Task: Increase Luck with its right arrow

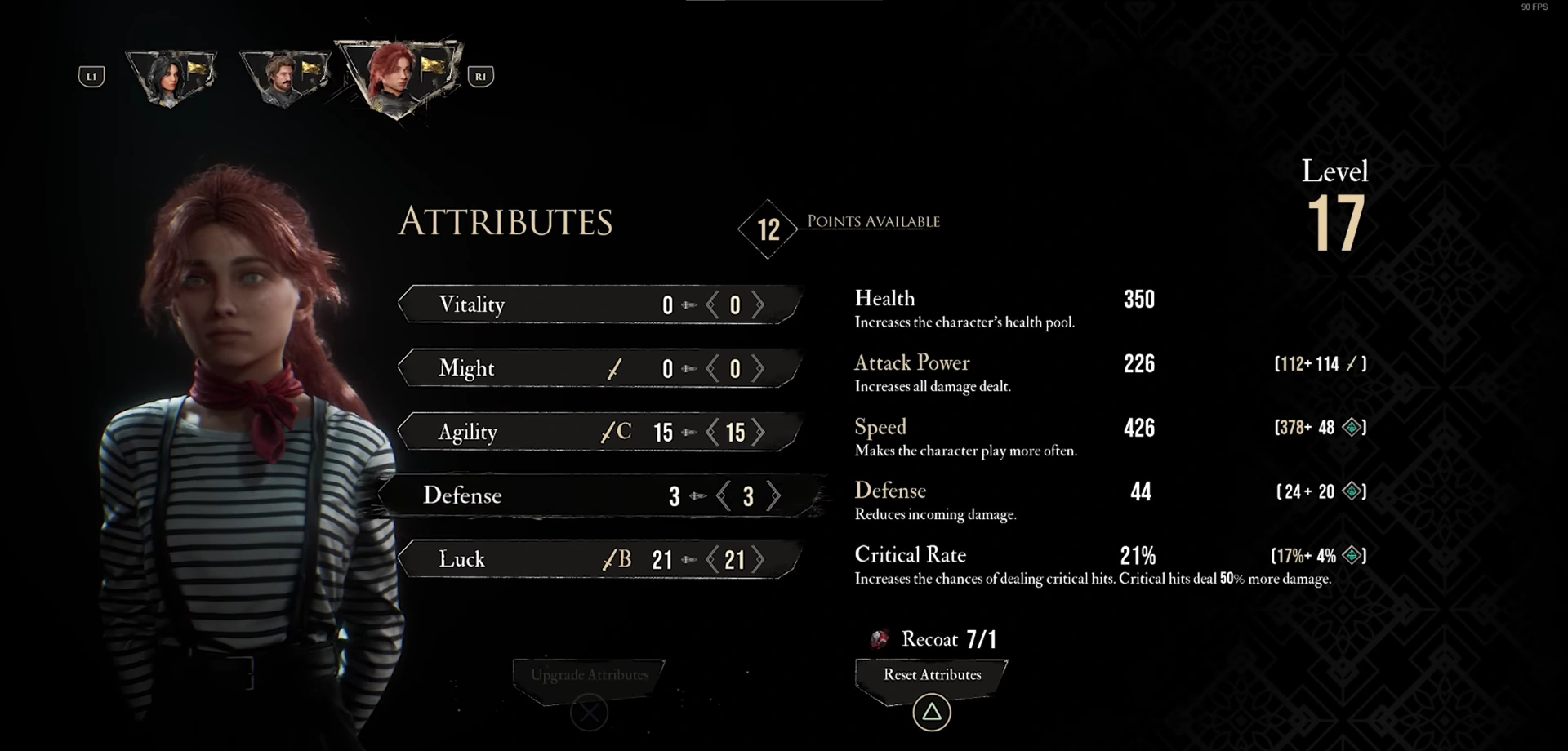Action: click(759, 560)
